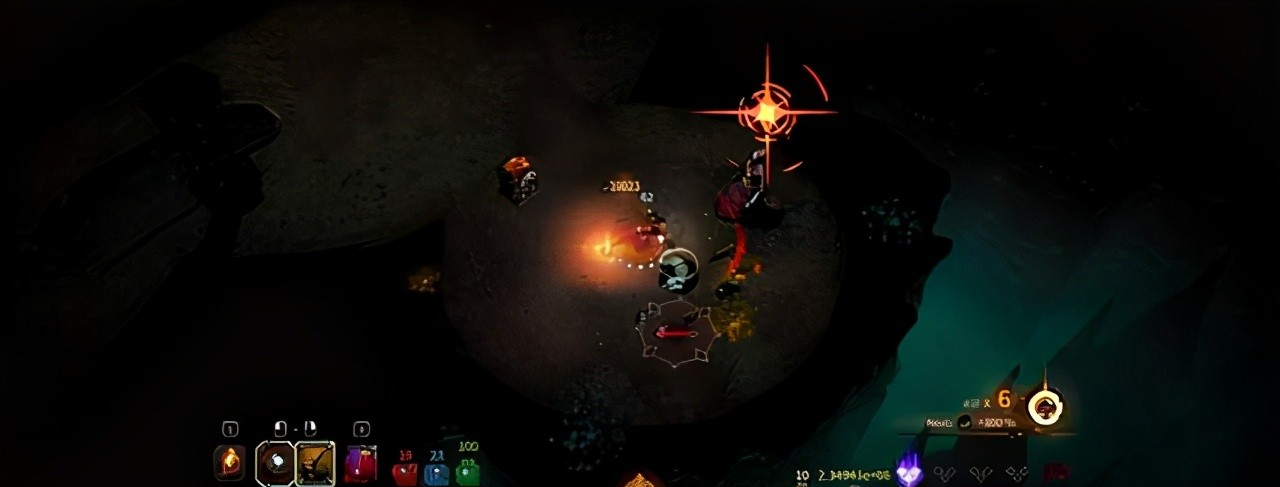Select the flaming torch slot
Viewport: 1280px width, 487px height.
[229, 462]
